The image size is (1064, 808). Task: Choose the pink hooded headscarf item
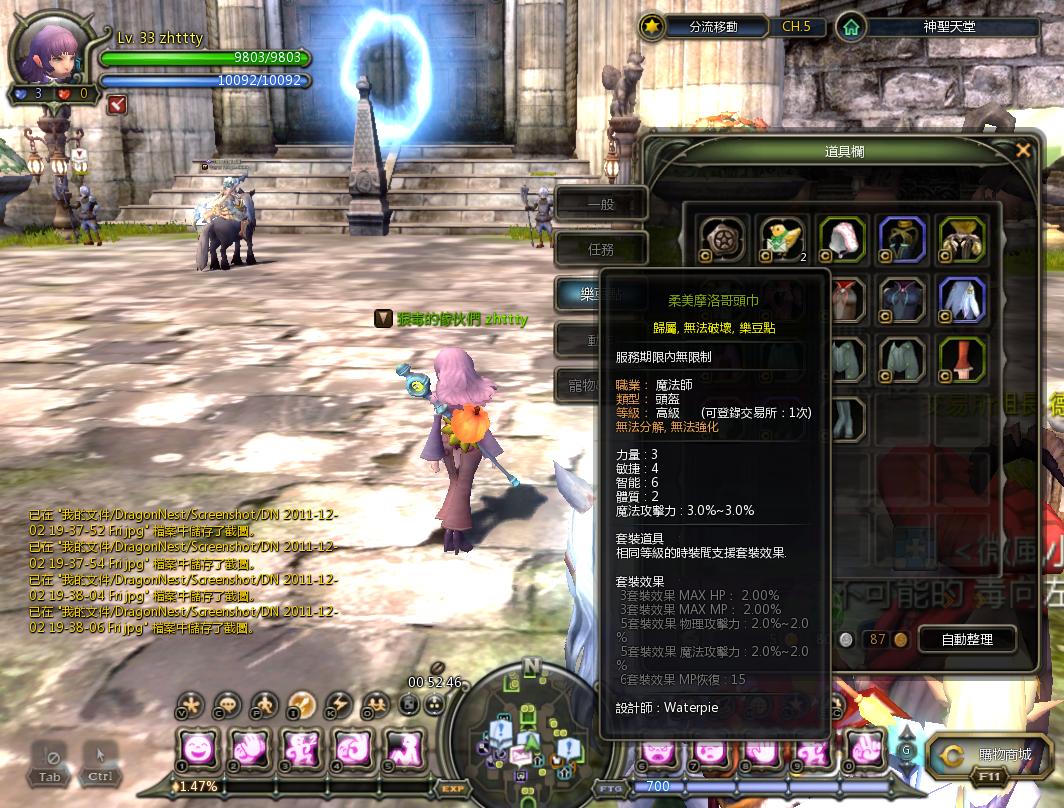tap(840, 238)
